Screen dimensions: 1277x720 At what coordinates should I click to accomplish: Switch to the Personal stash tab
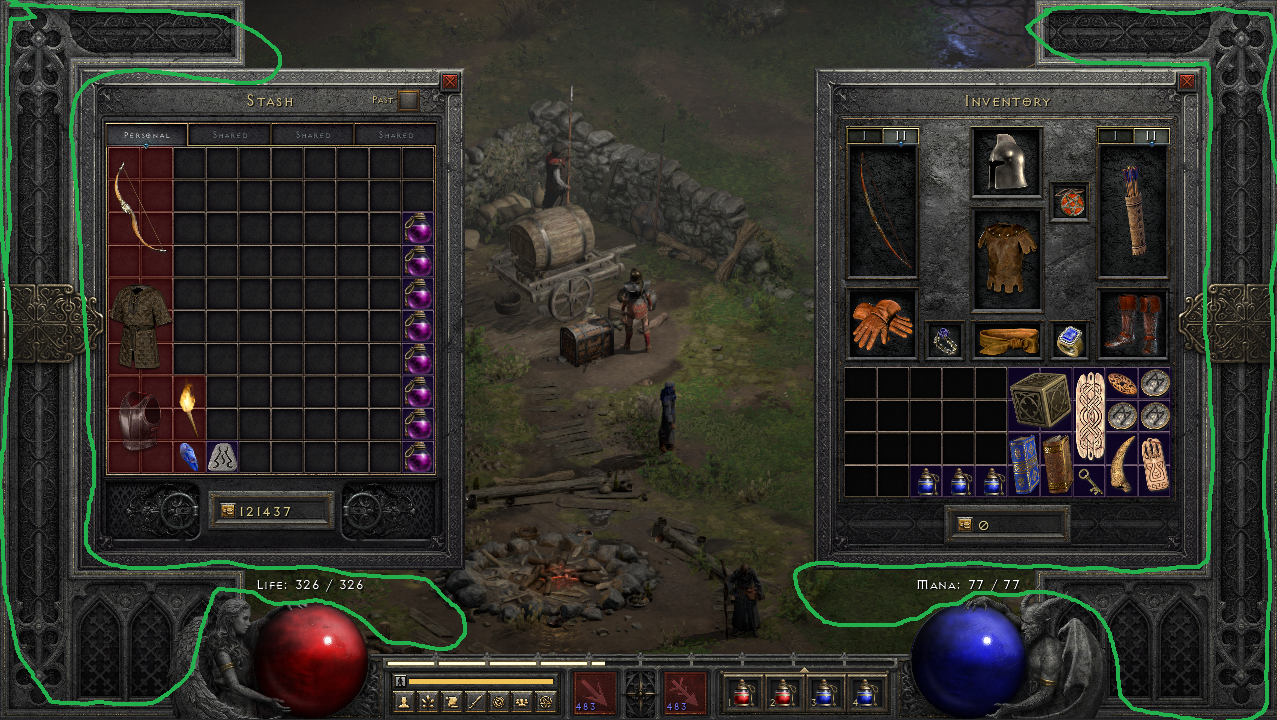146,135
